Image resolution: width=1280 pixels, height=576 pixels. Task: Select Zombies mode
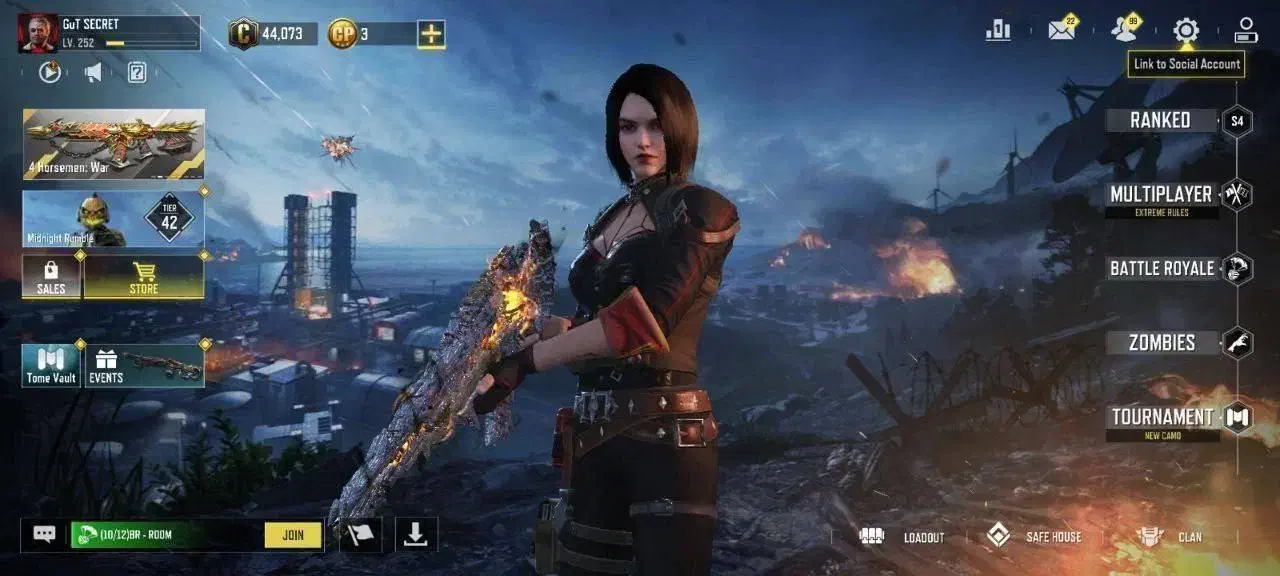(1162, 343)
